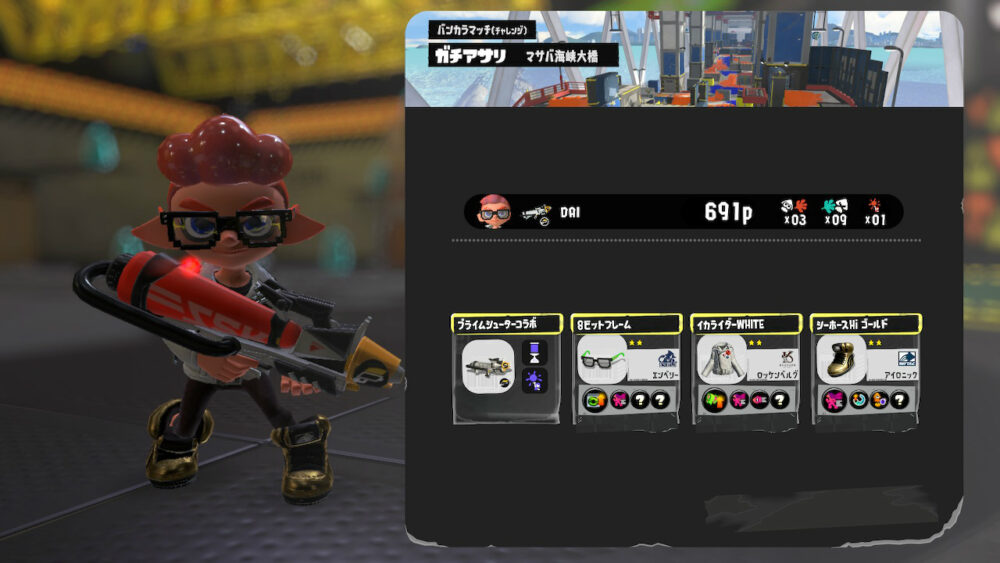
Task: Click the shoes' main ability icon
Action: pos(834,401)
